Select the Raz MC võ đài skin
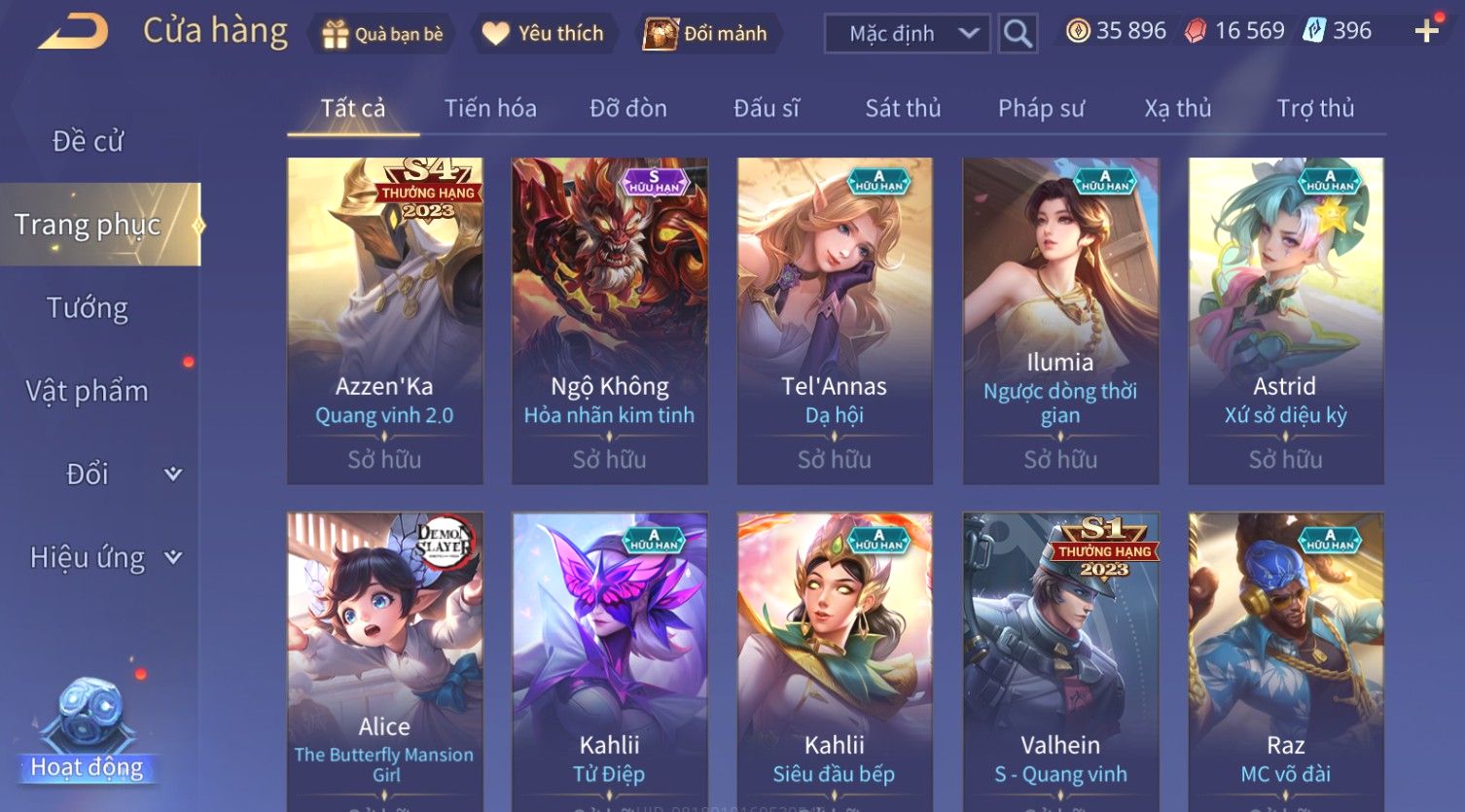Screen dimensions: 1465x812 (x=1285, y=661)
